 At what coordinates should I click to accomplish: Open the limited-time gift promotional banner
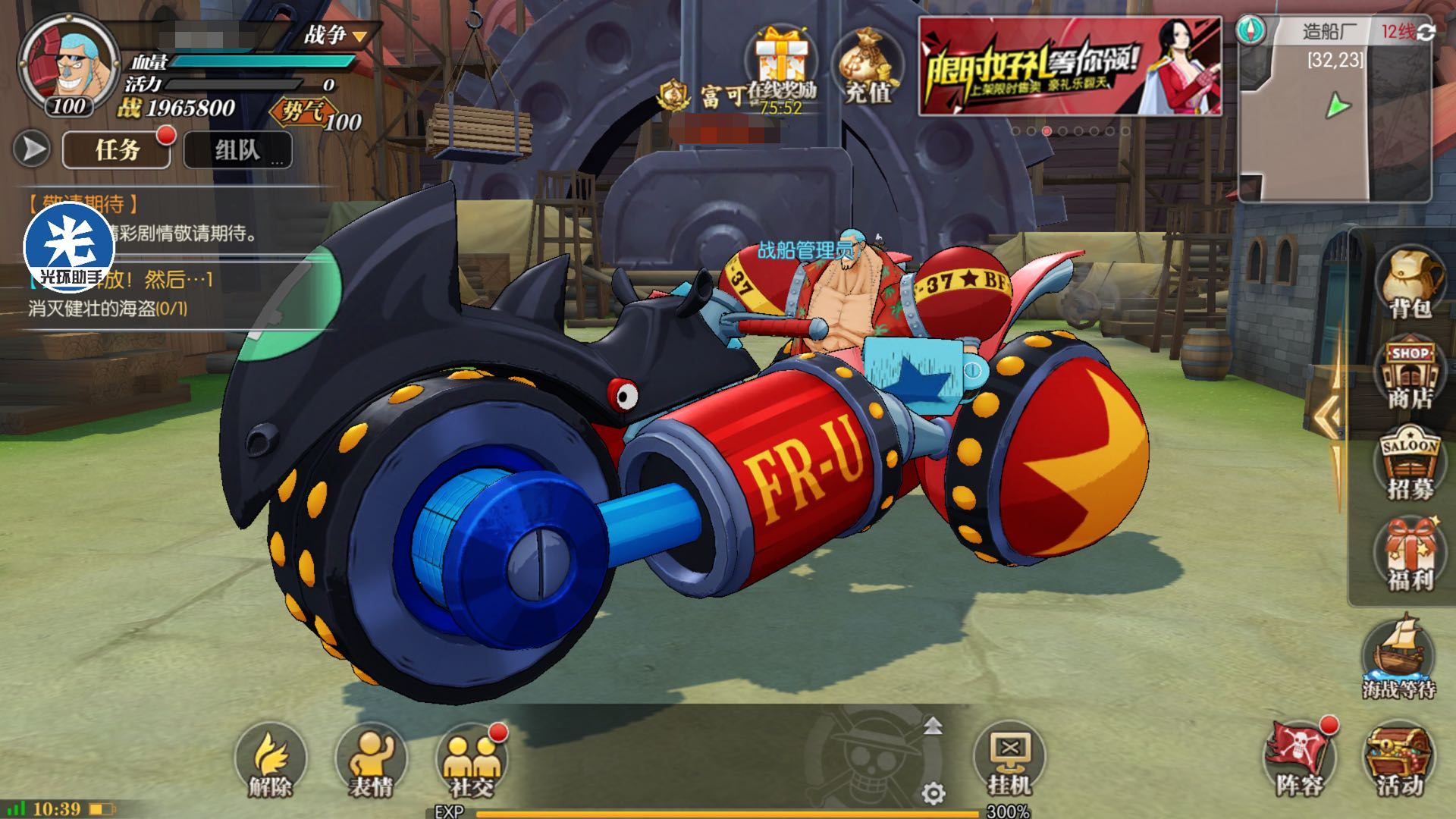(x=1069, y=67)
